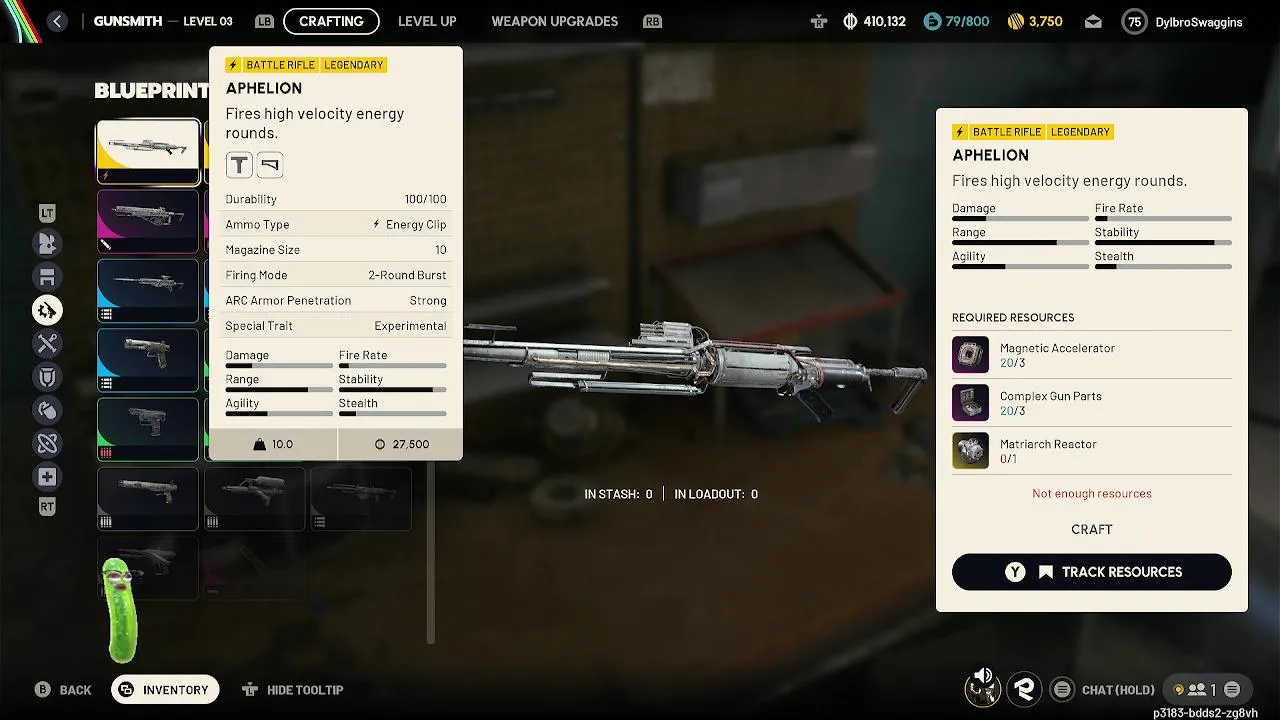The image size is (1280, 720).
Task: Open the Inventory
Action: 165,690
